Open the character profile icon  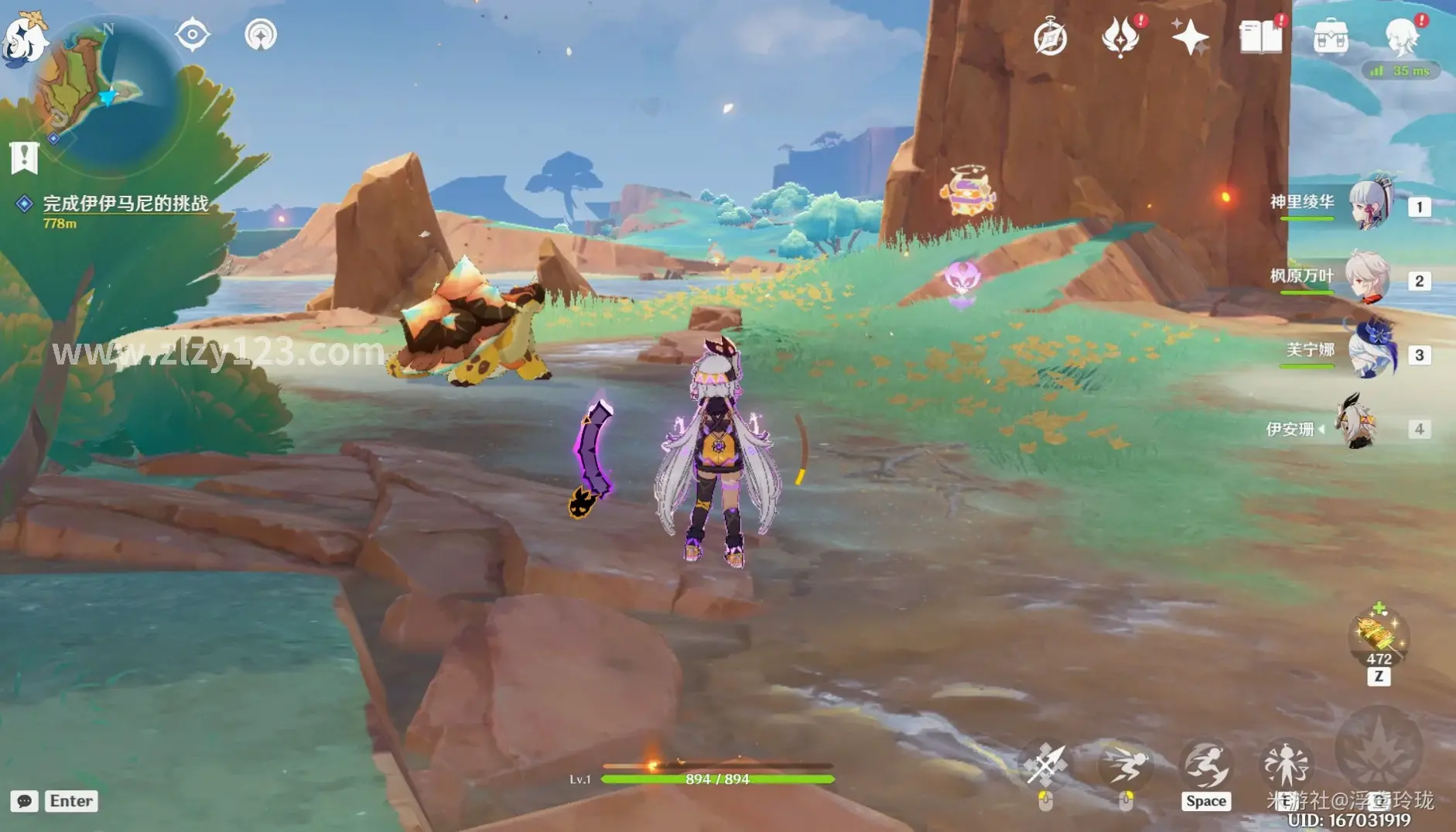tap(1401, 36)
